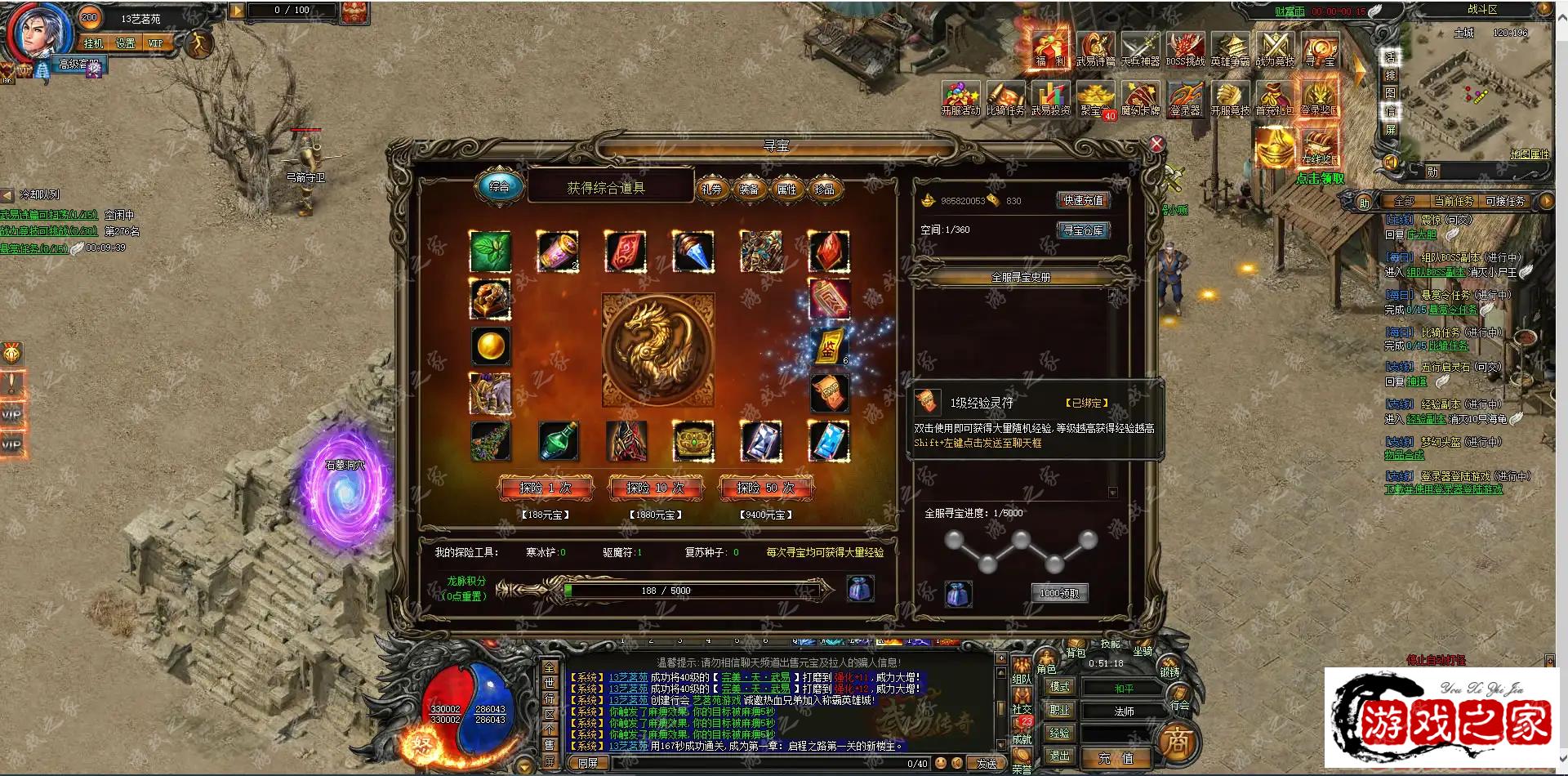Viewport: 1568px width, 776px height.
Task: Click the 探险 1 次 button
Action: pyautogui.click(x=546, y=488)
